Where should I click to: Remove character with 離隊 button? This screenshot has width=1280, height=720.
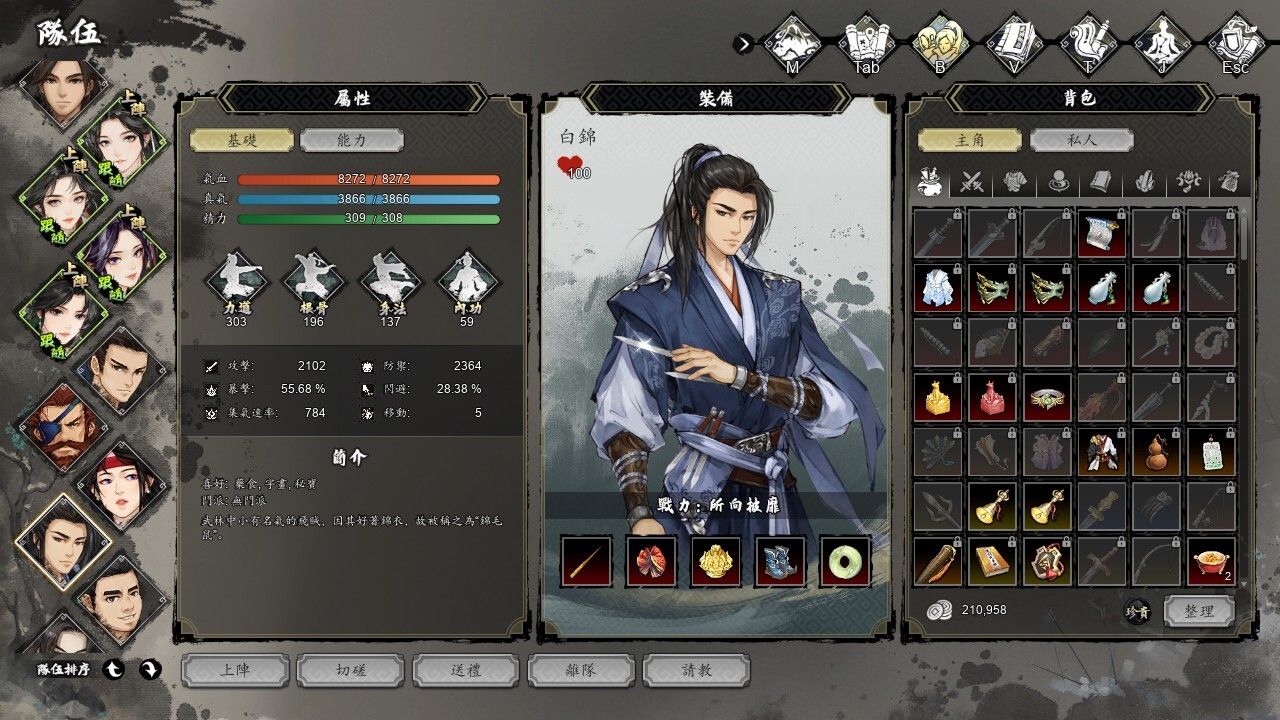pos(581,670)
